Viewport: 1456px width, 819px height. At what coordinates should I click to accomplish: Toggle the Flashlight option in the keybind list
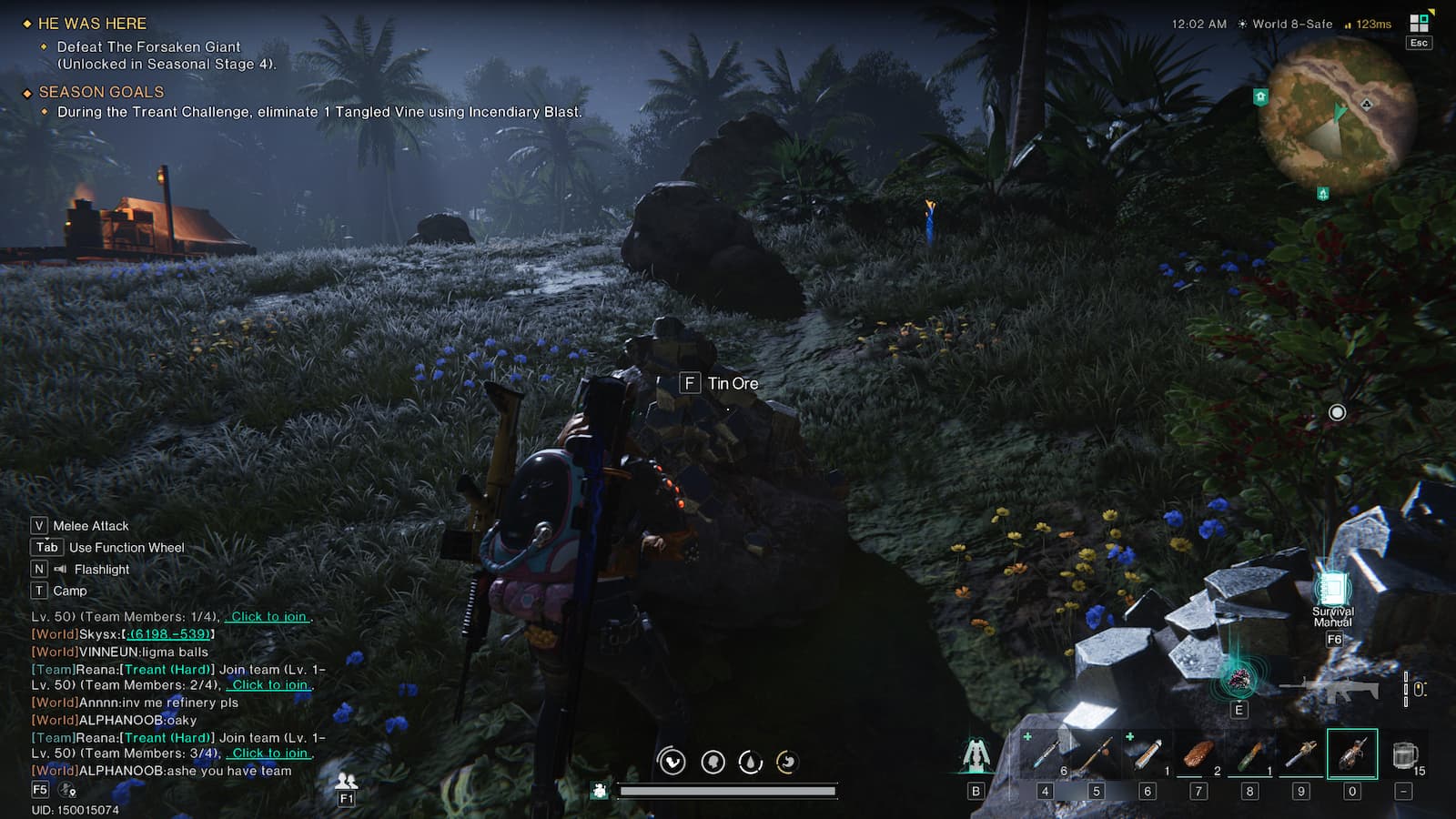click(100, 569)
